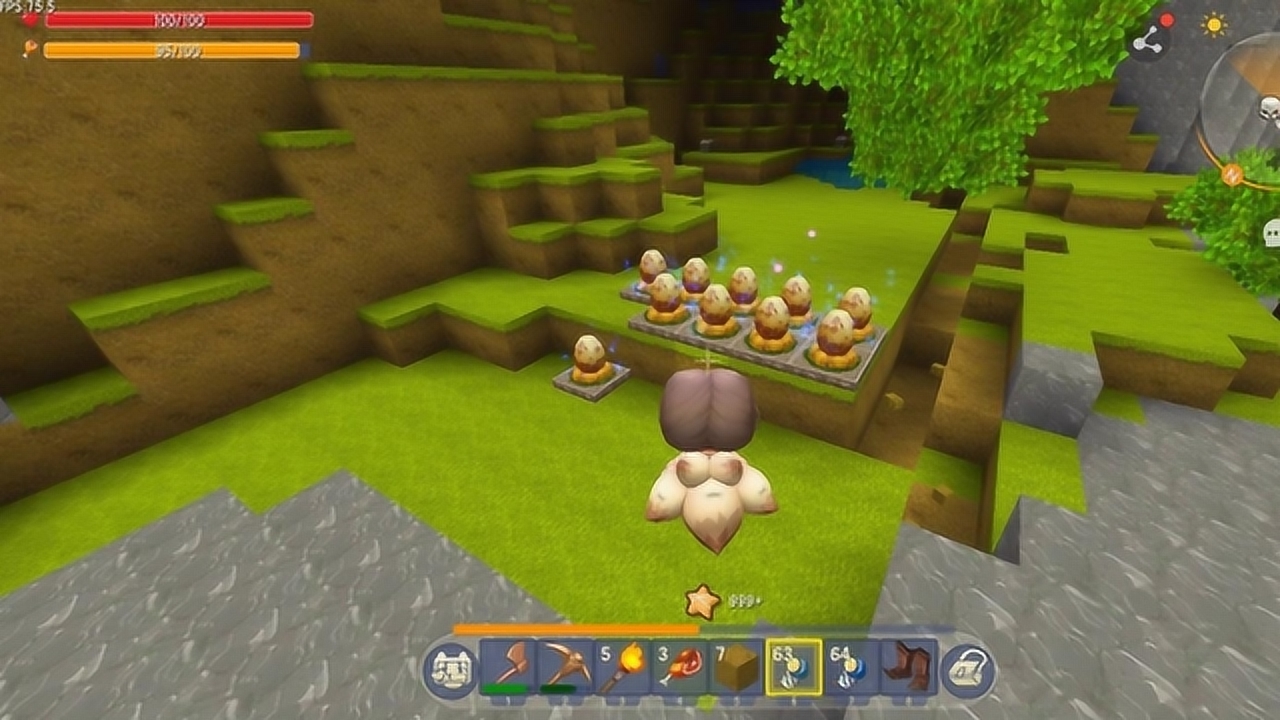Select the meat stack of 3
The image size is (1280, 720).
point(679,667)
